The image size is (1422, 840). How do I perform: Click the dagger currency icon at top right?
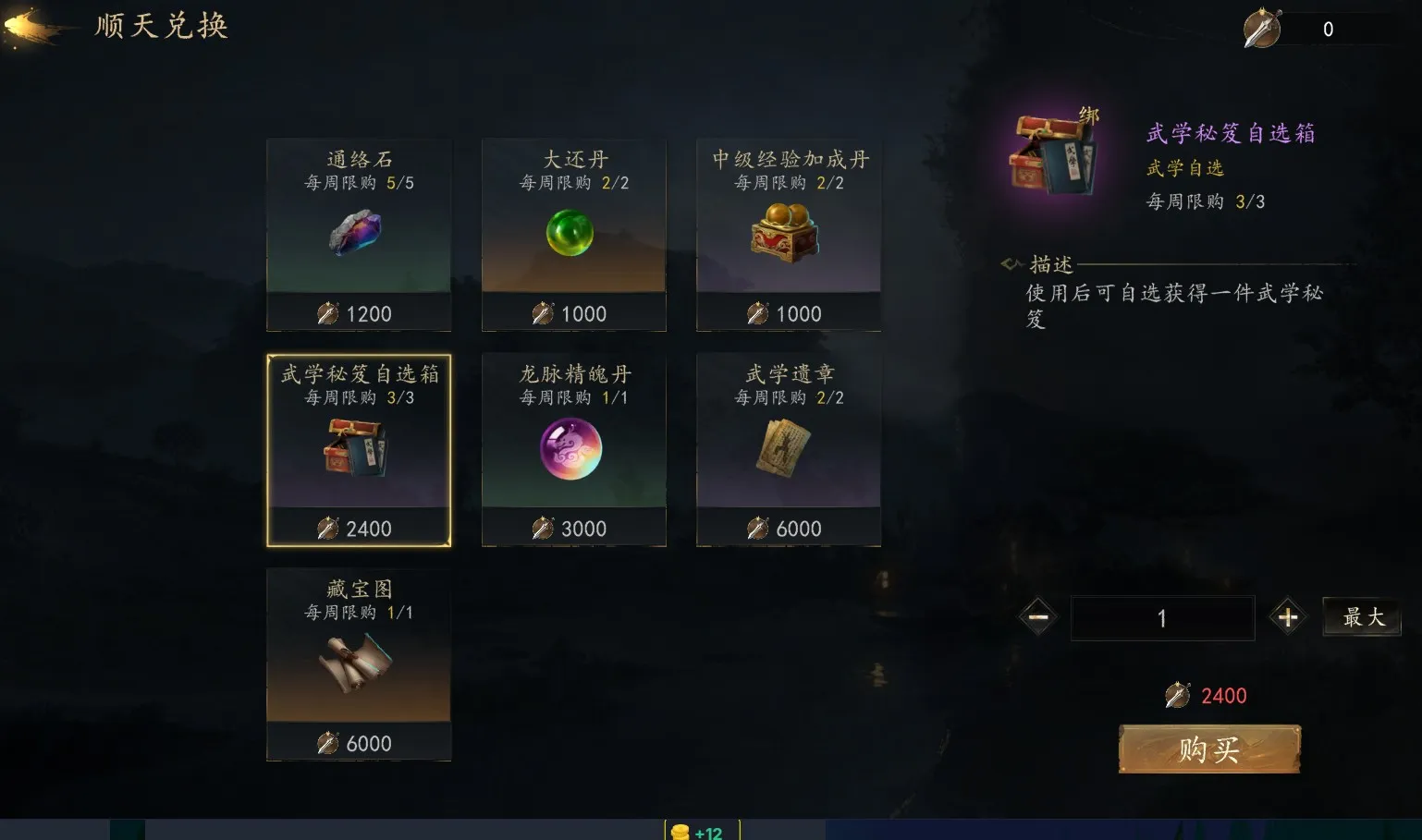coord(1262,28)
